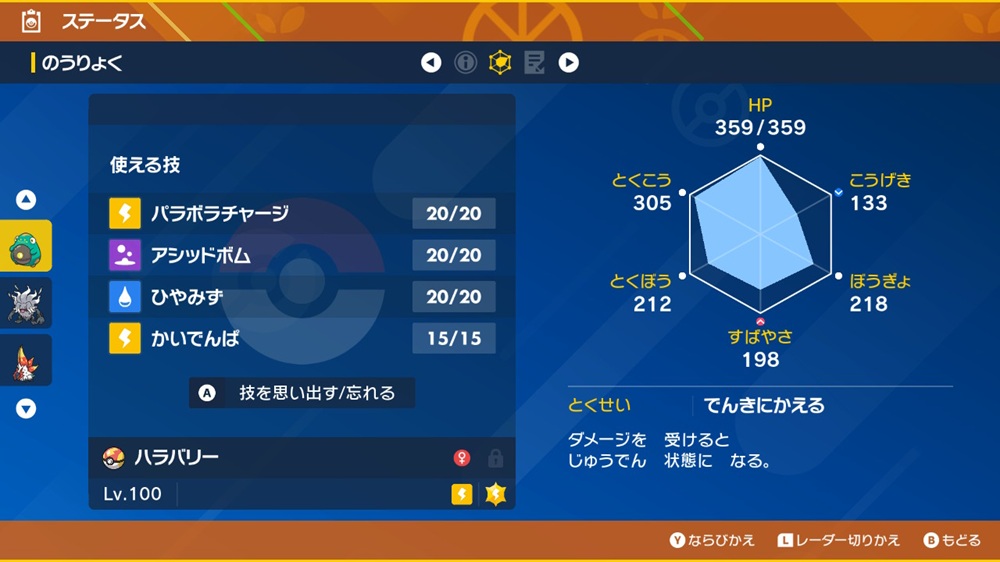Go to previous status page arrow

(431, 63)
